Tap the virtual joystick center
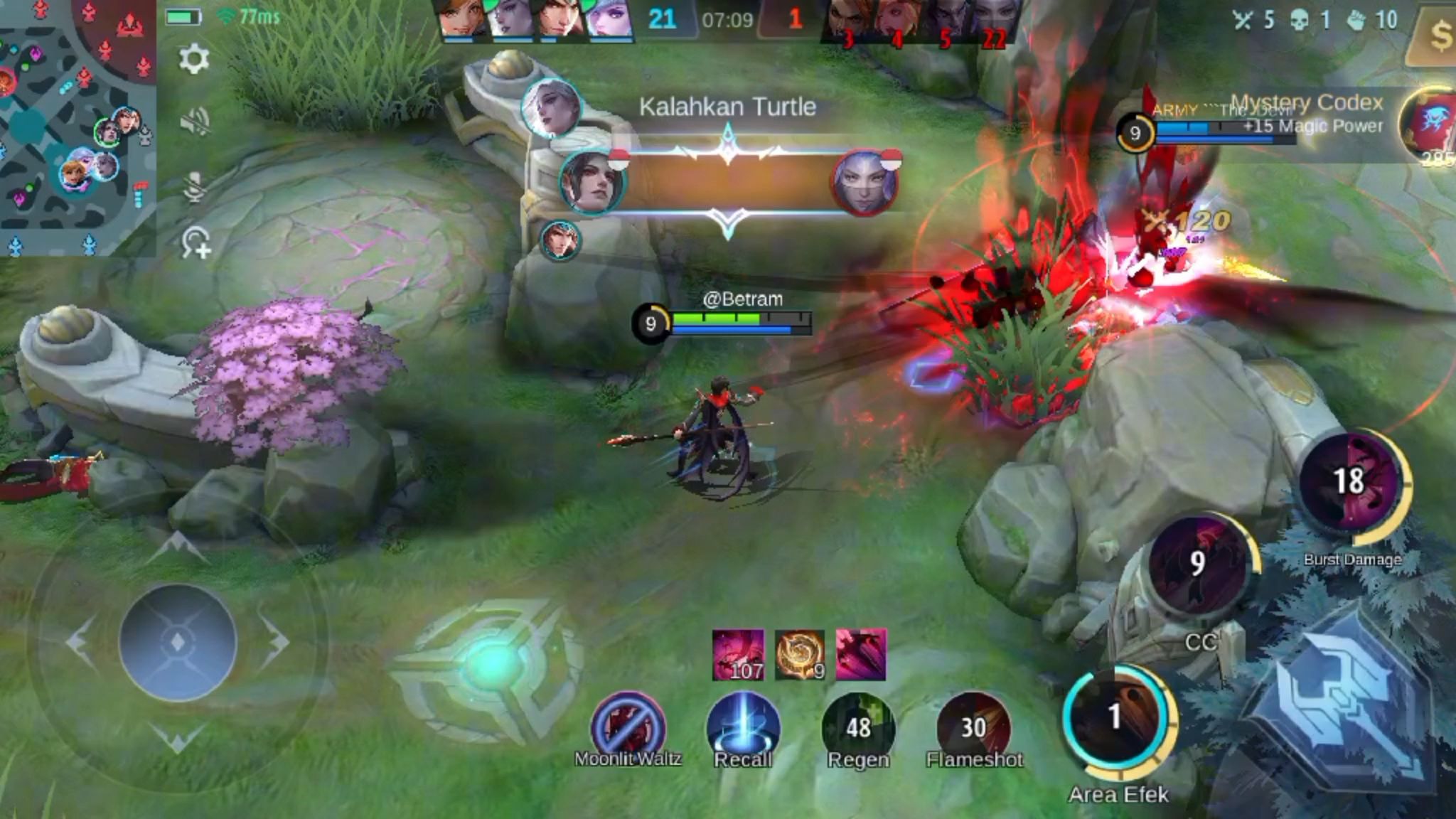 pyautogui.click(x=178, y=642)
